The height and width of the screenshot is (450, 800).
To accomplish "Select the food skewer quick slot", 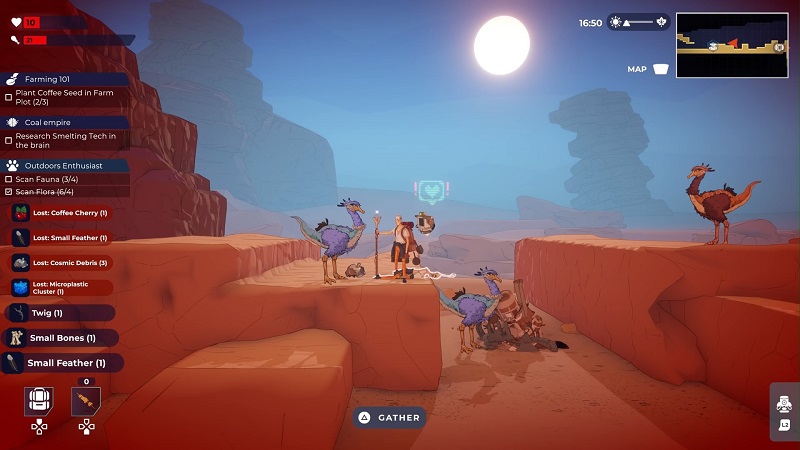I will (x=86, y=401).
